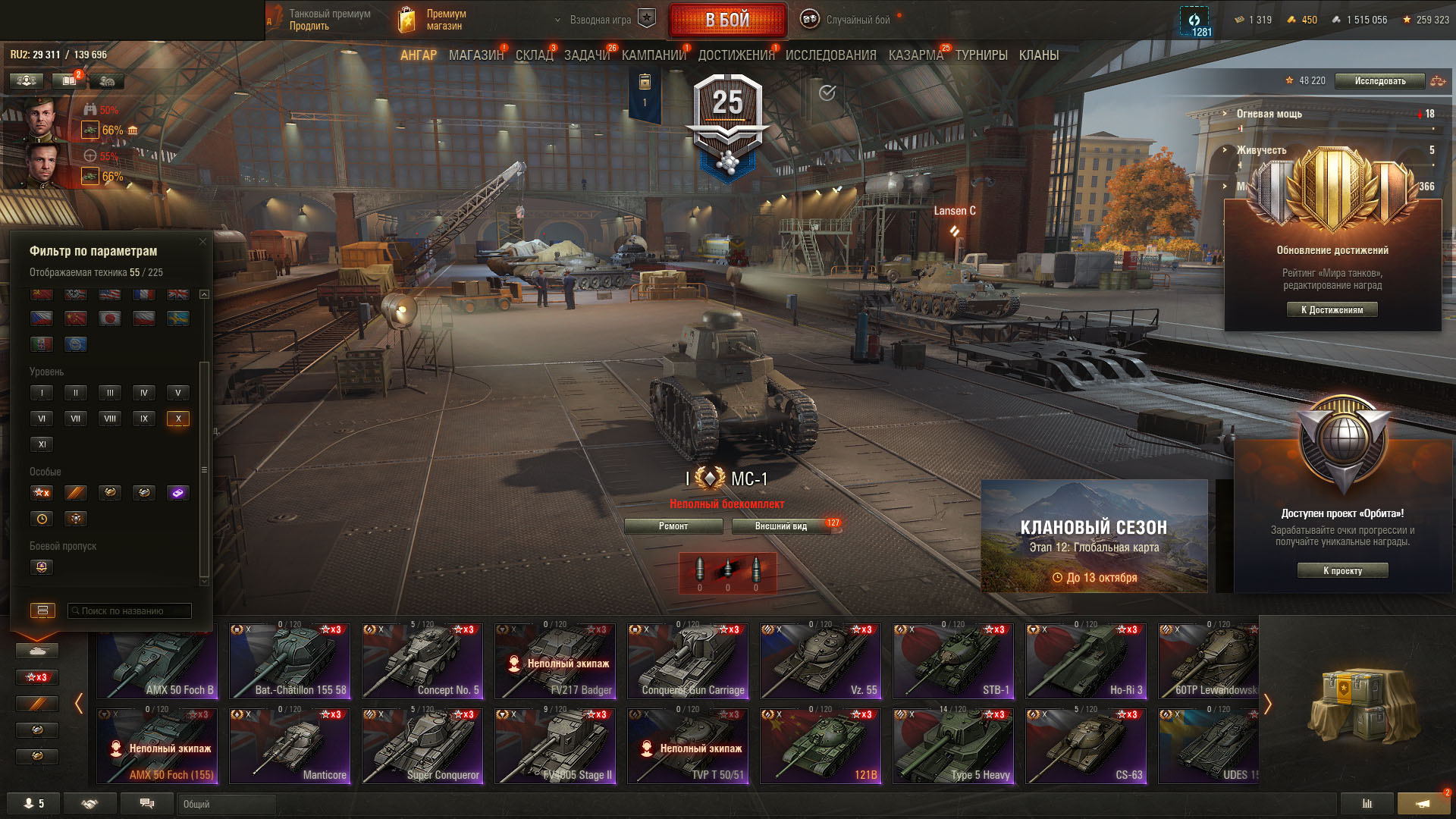This screenshot has height=819, width=1456.
Task: Open the Клановый сезон banner
Action: click(1094, 536)
